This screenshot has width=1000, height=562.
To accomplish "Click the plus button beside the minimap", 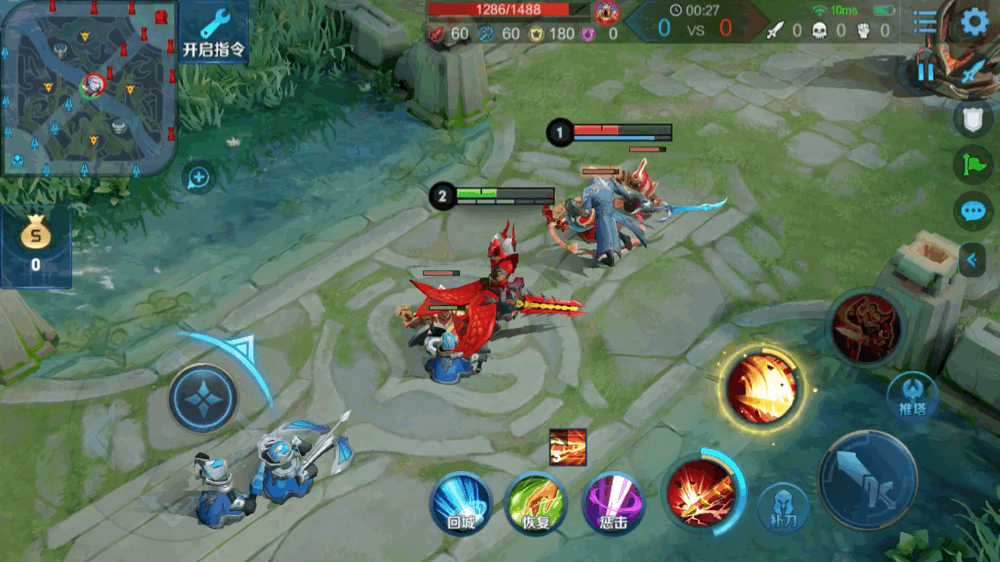I will point(199,178).
